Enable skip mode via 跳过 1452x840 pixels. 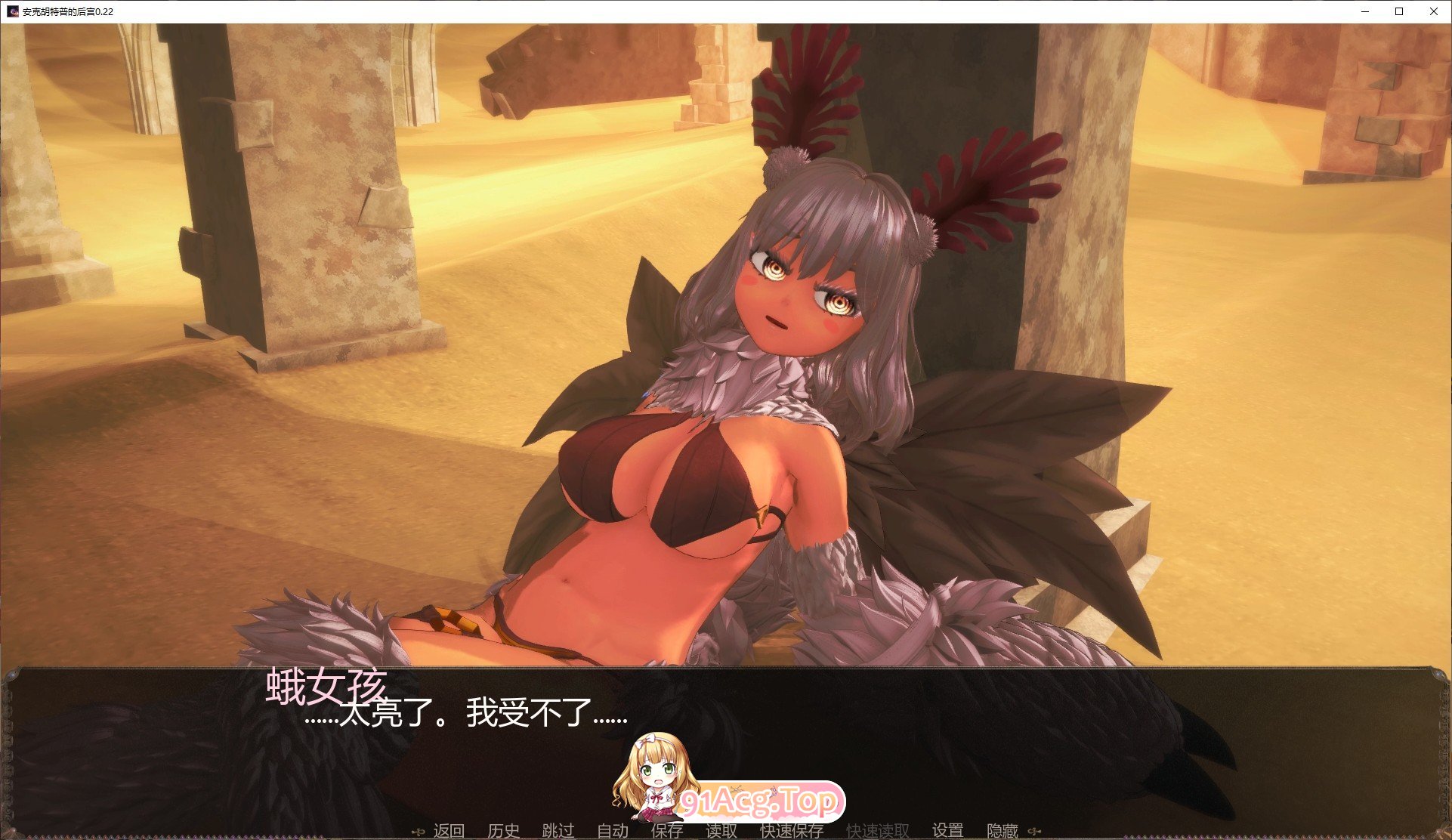[558, 829]
